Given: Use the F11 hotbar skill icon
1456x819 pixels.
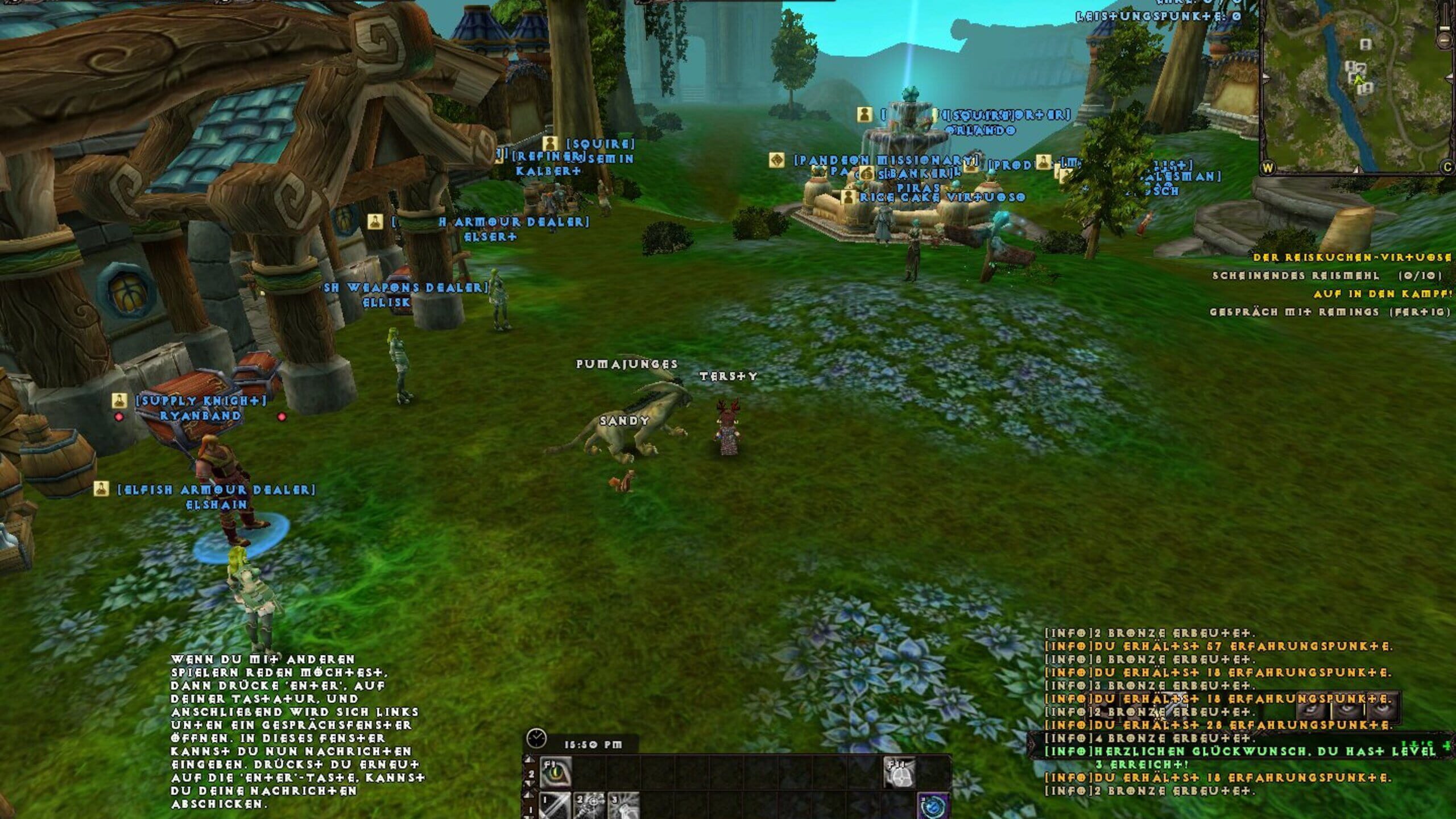Looking at the screenshot, I should click(901, 772).
